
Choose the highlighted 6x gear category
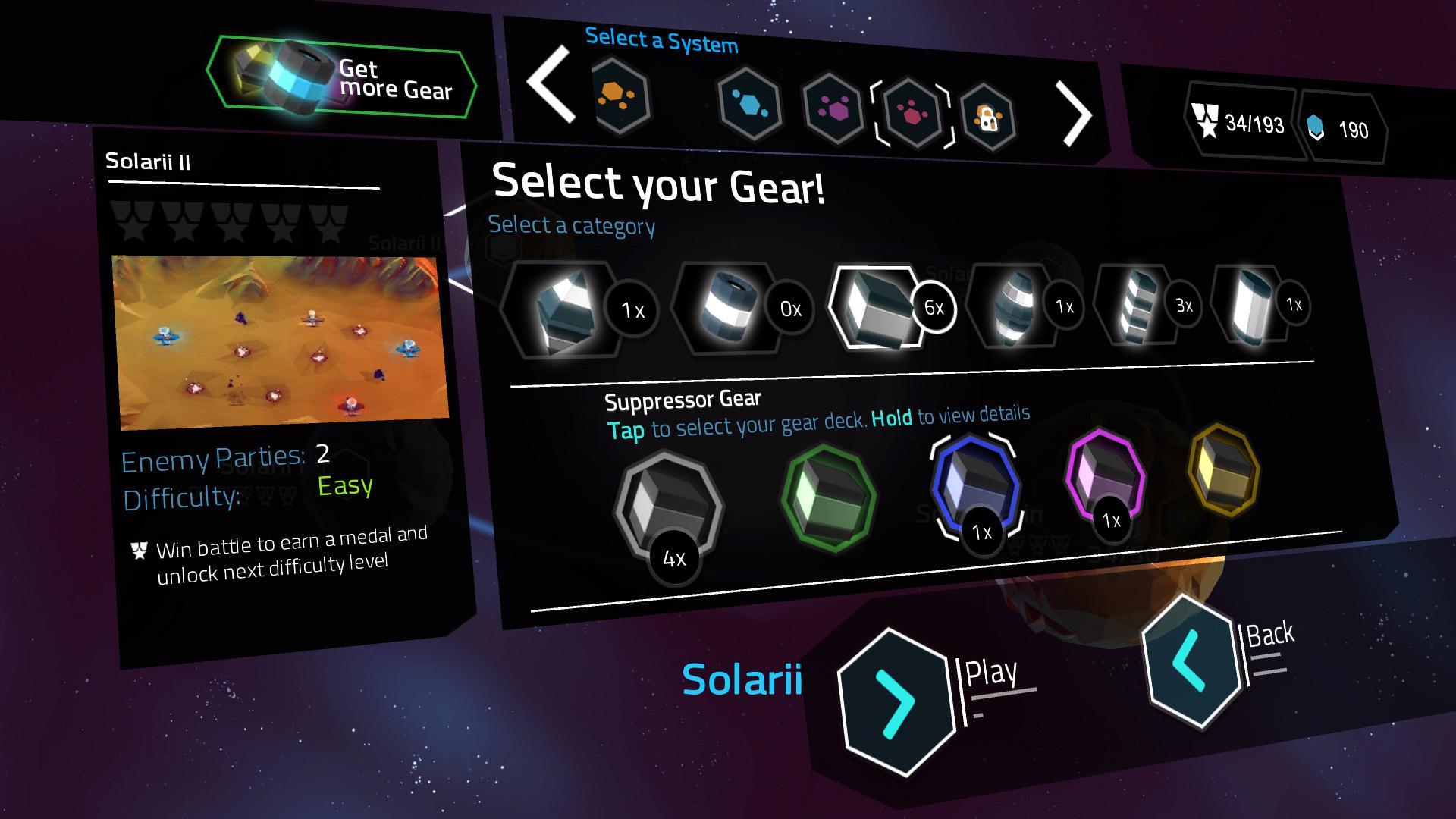(x=880, y=306)
